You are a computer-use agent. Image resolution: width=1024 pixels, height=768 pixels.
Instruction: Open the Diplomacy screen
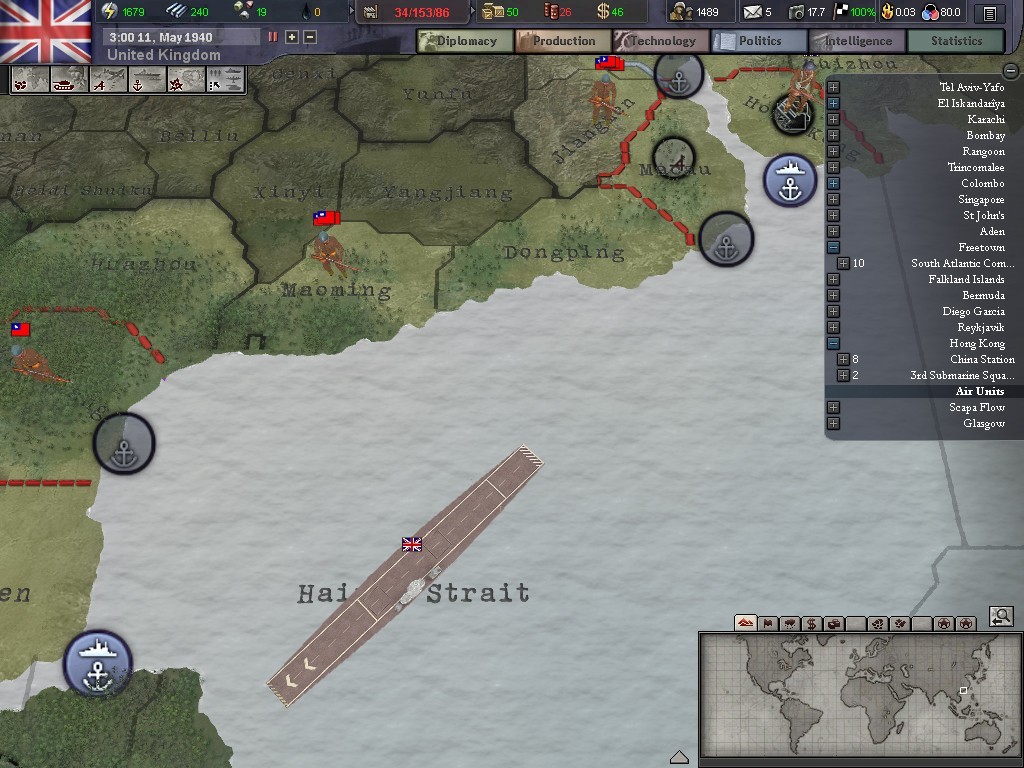pos(465,41)
